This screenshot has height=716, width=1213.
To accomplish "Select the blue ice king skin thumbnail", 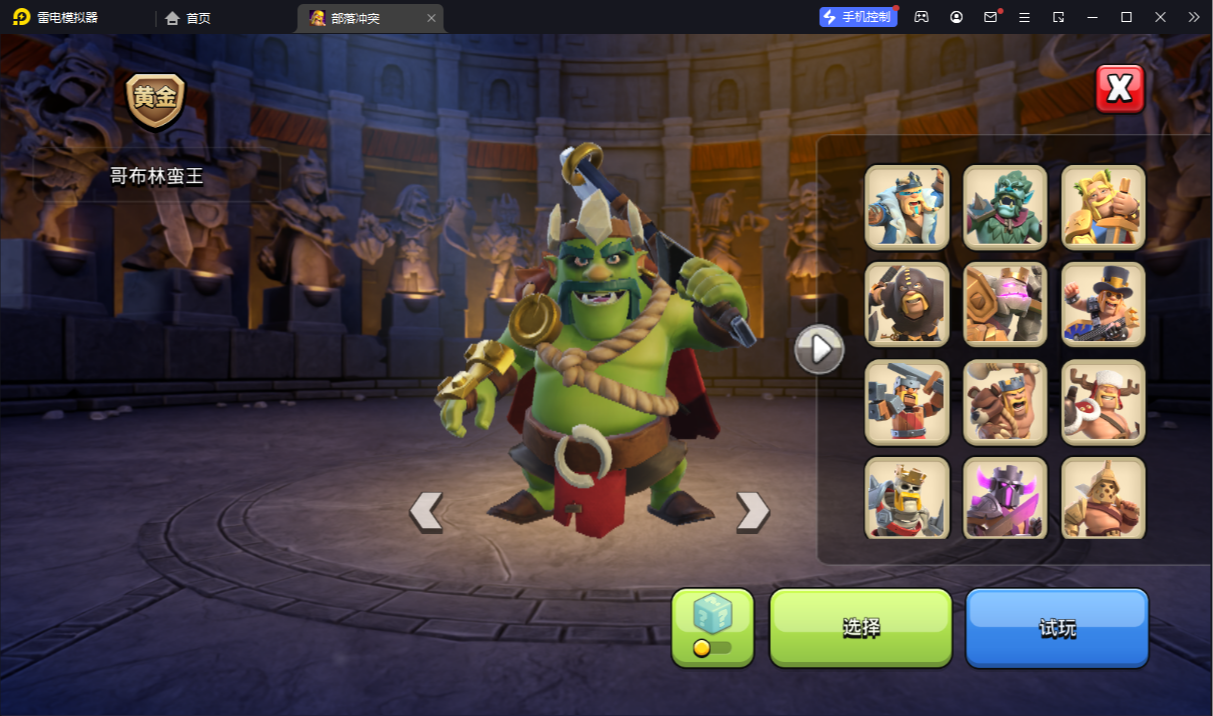I will (x=907, y=207).
